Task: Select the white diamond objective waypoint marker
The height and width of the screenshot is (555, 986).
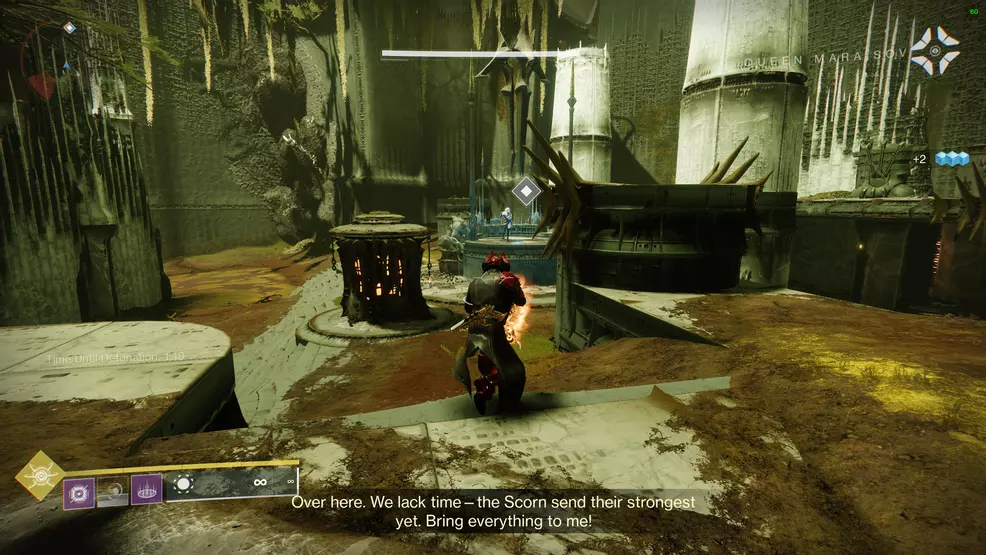Action: 527,190
